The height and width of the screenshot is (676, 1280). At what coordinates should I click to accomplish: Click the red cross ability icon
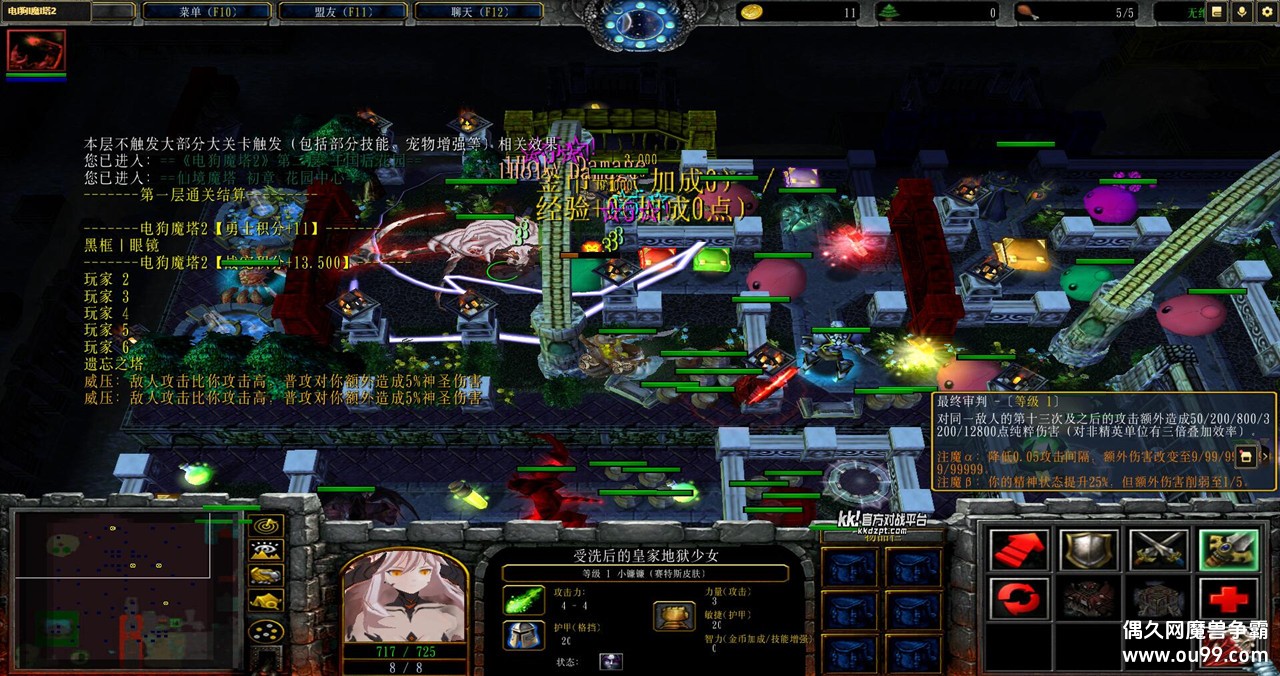click(x=1228, y=598)
